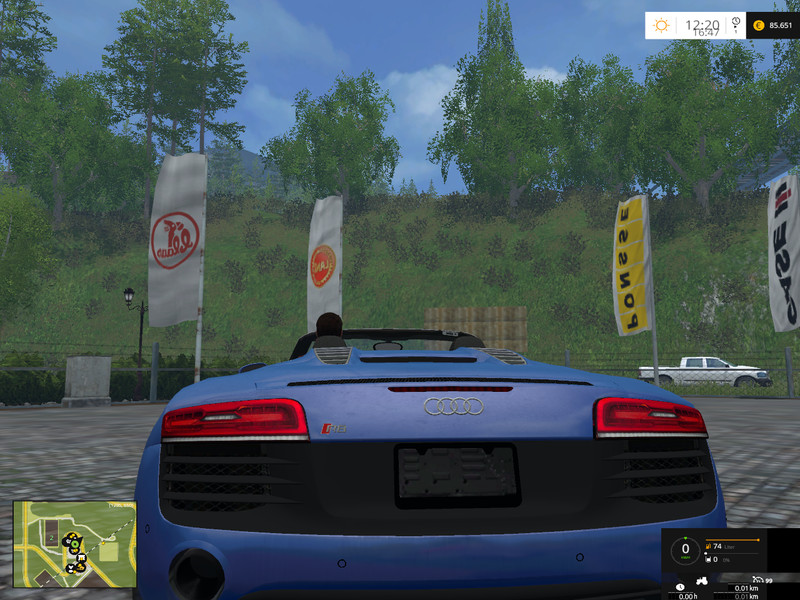This screenshot has width=800, height=600.
Task: Open the minimap in the corner
Action: [75, 544]
